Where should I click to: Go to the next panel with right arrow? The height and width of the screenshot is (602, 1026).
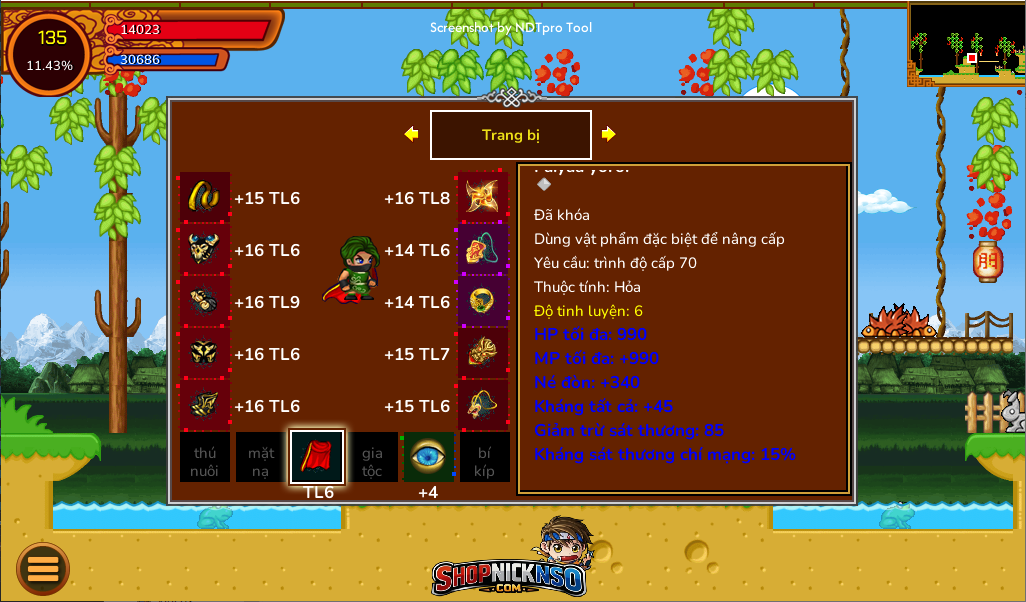[608, 134]
